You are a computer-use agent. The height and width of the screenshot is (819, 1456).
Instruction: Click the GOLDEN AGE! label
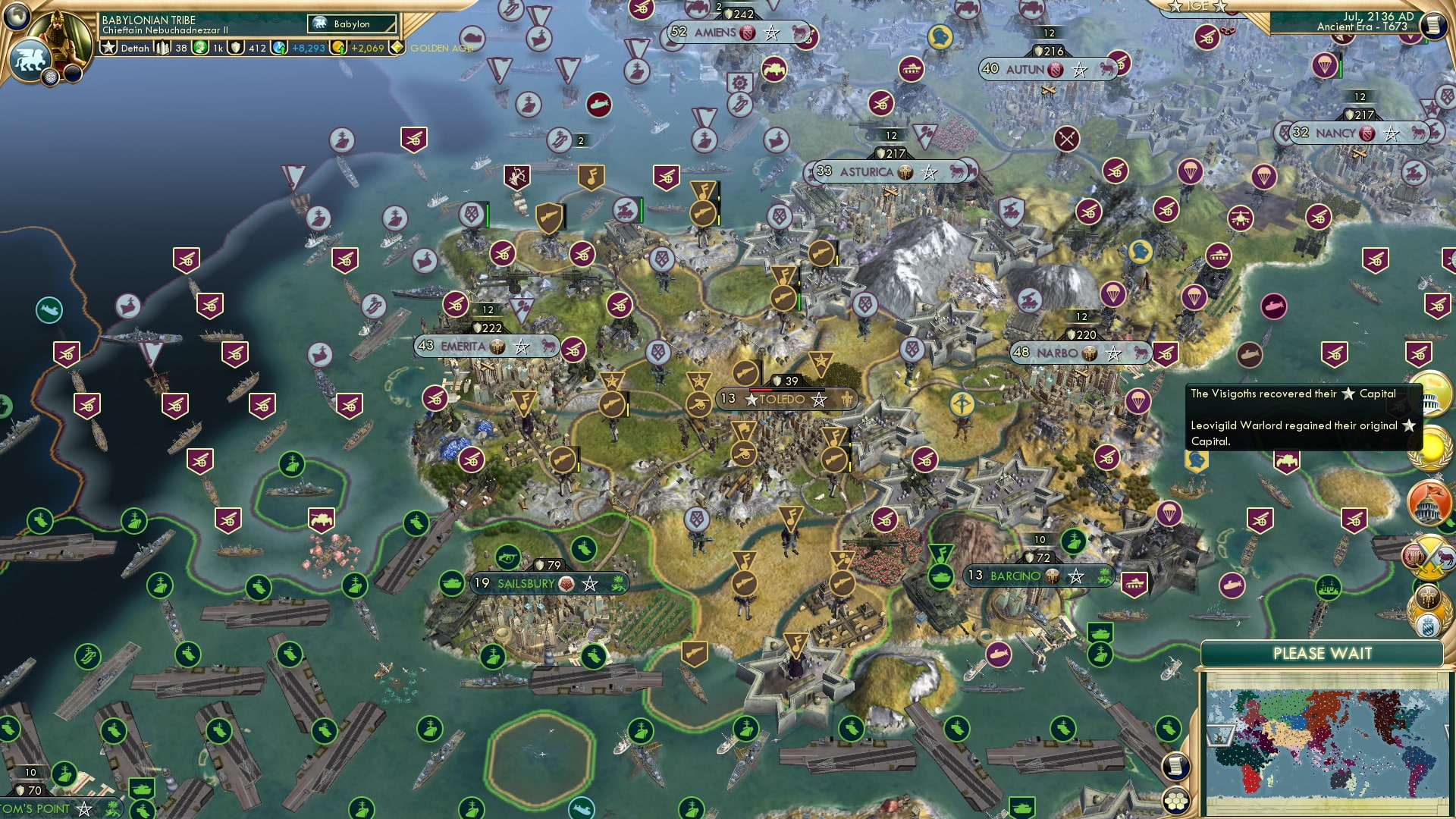pos(442,47)
